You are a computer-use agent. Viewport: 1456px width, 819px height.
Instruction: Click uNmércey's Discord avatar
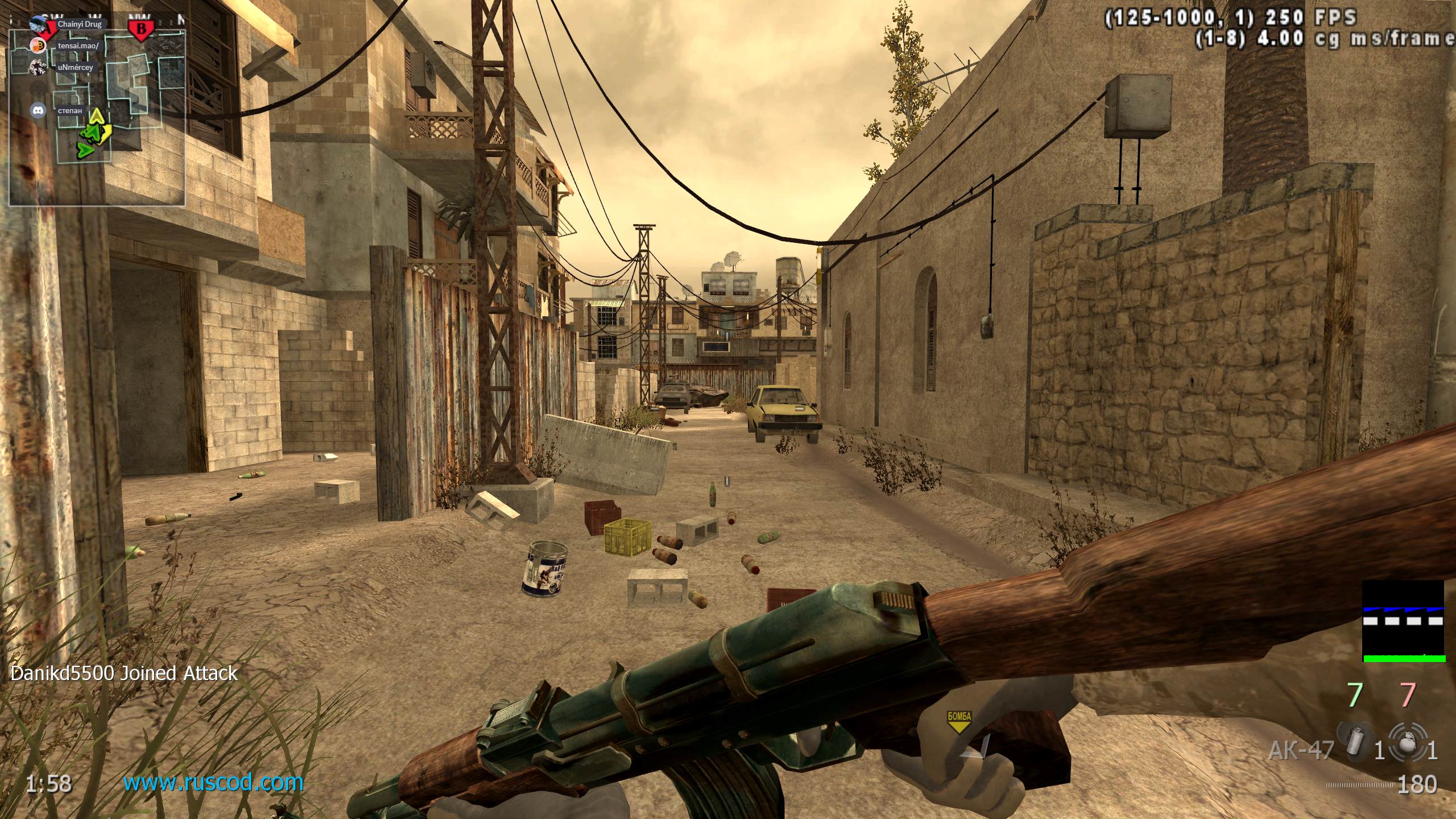click(38, 67)
